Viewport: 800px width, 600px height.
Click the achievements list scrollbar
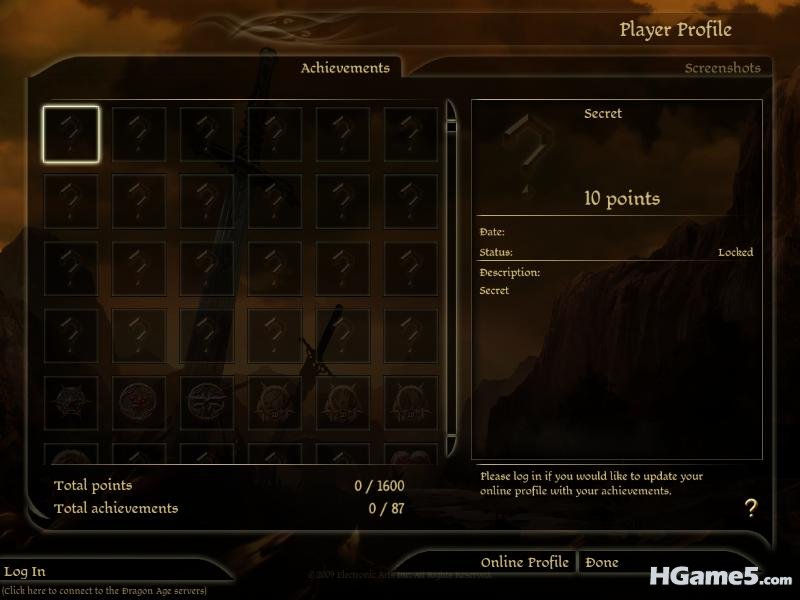[x=451, y=280]
